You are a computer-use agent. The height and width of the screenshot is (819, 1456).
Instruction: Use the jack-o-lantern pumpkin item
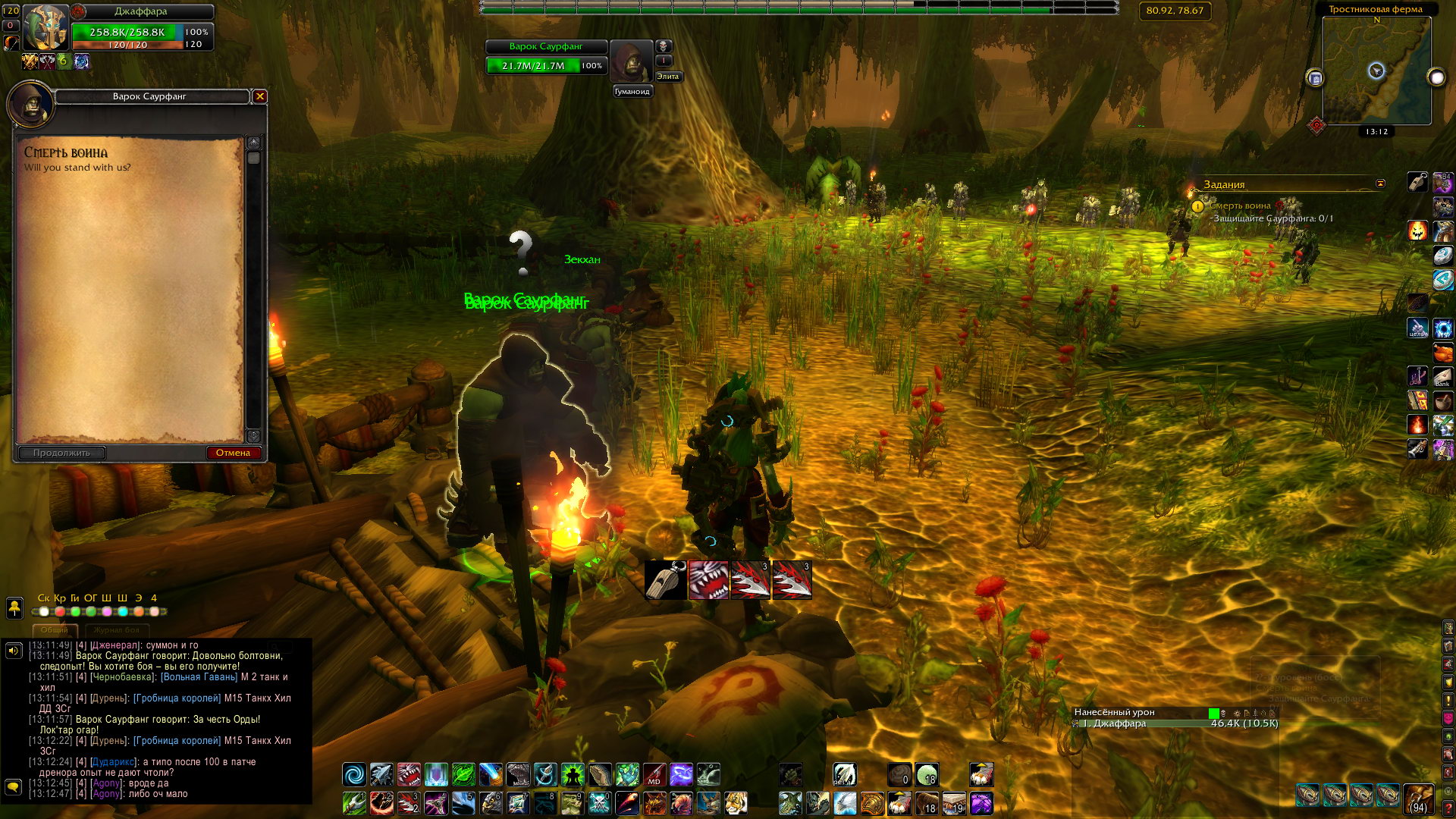pos(1417,231)
